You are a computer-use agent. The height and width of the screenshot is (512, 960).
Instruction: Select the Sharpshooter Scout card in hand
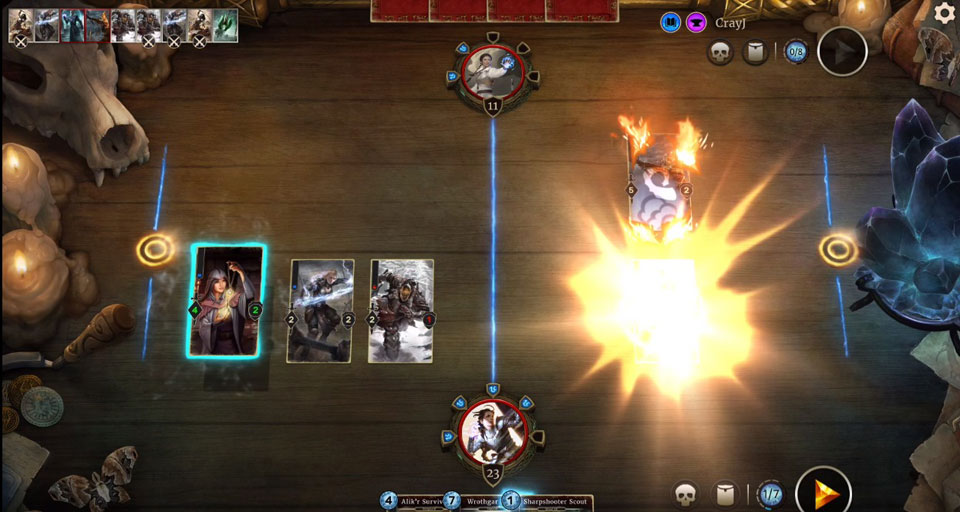(552, 500)
